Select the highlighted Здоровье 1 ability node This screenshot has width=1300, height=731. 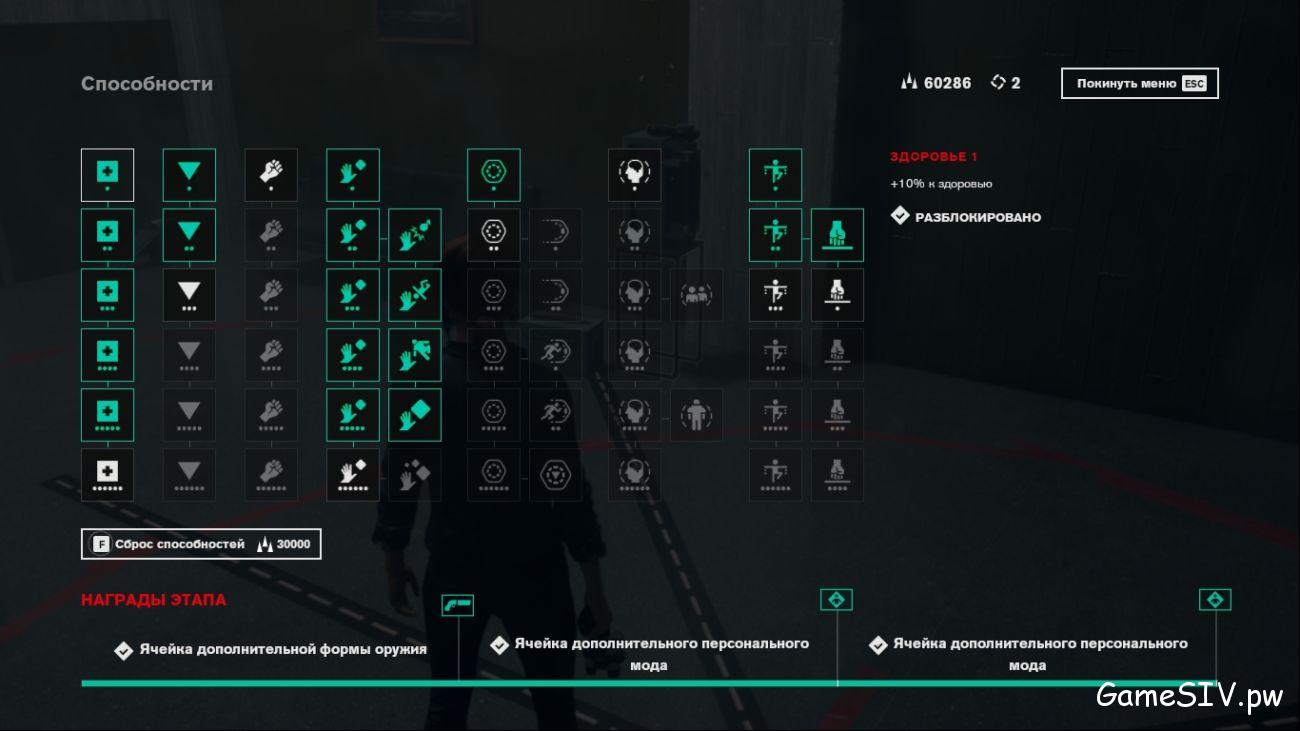pyautogui.click(x=107, y=175)
